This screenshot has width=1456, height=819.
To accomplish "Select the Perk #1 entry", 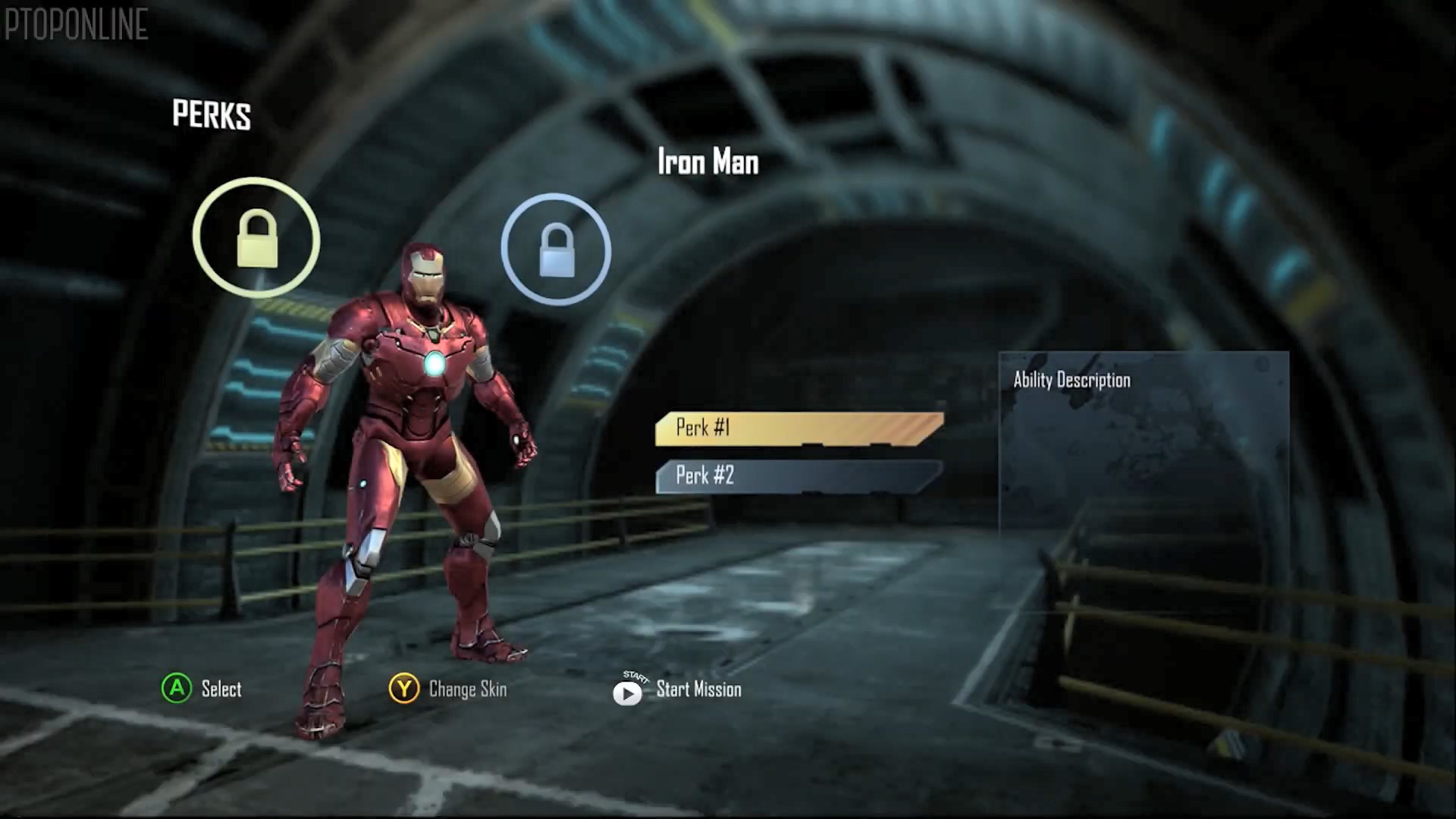I will pyautogui.click(x=799, y=428).
